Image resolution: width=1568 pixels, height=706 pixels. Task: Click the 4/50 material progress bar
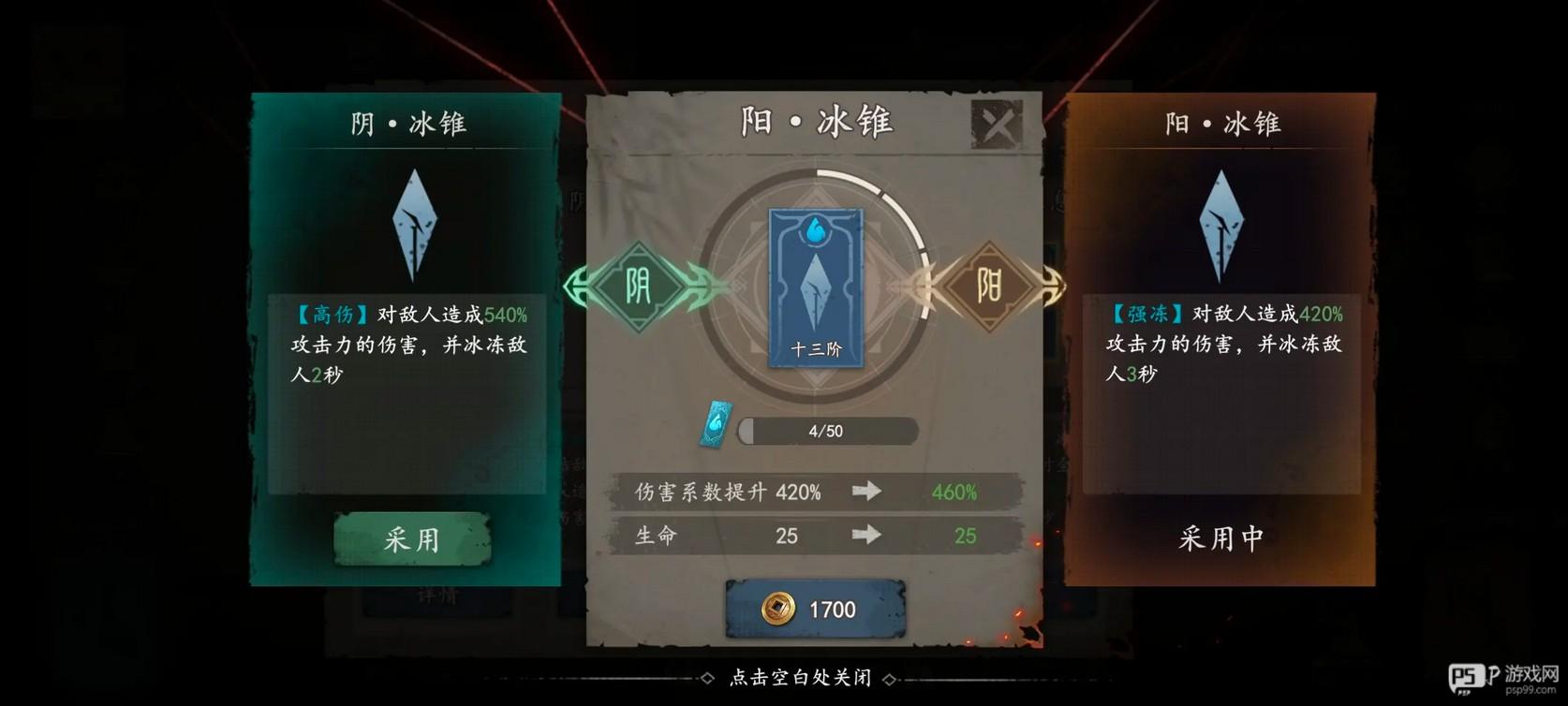(827, 431)
